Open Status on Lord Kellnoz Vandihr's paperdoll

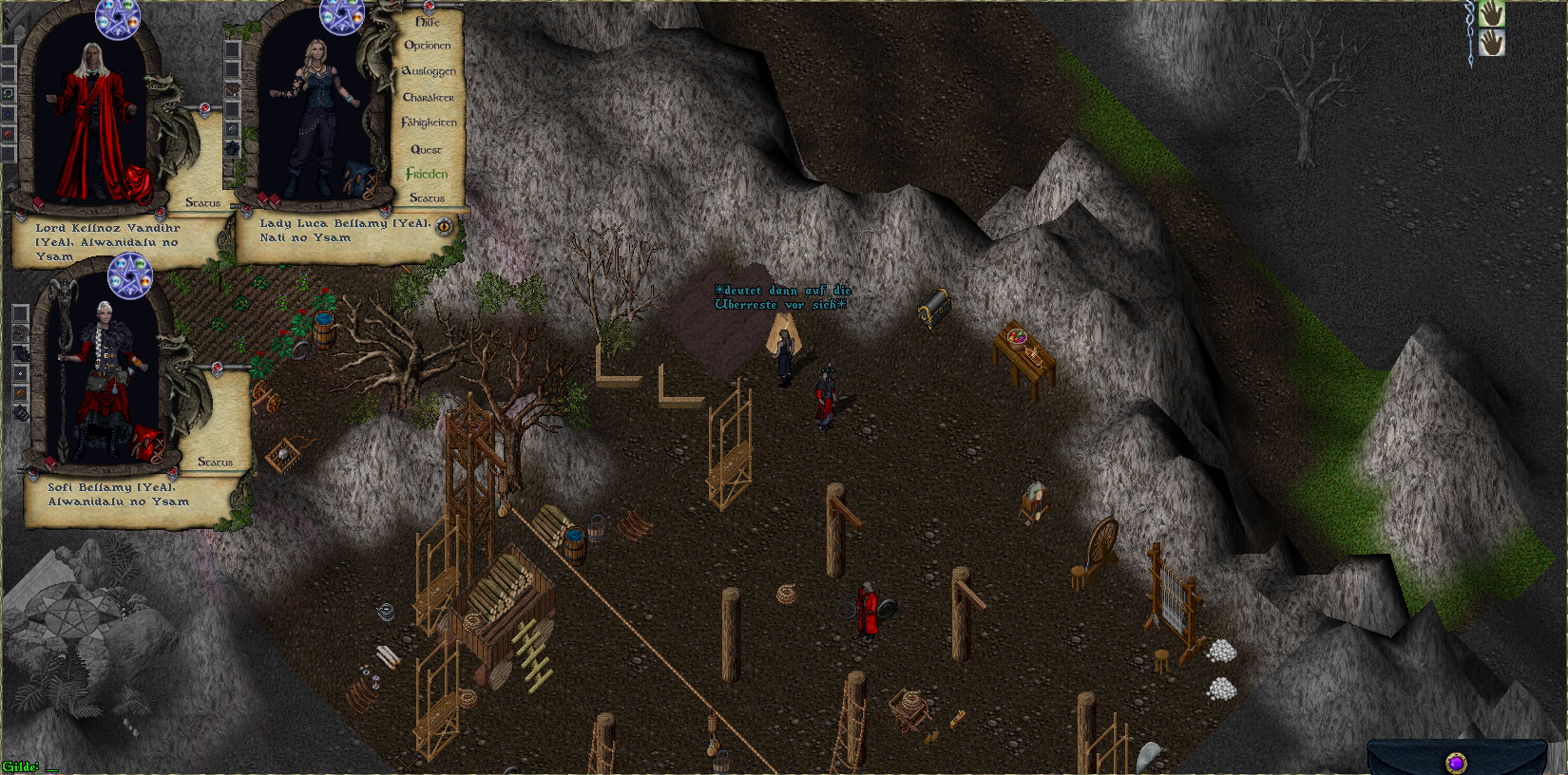pos(202,202)
